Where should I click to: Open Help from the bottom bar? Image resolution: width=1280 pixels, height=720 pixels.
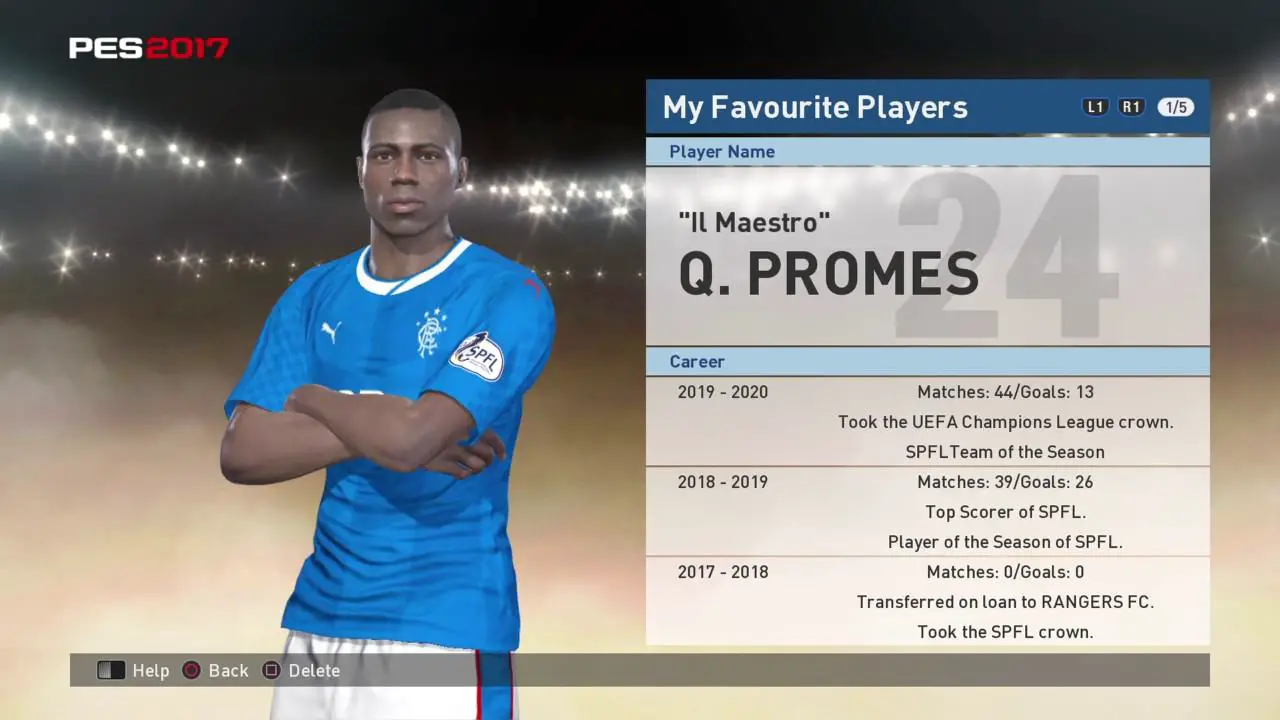point(151,671)
